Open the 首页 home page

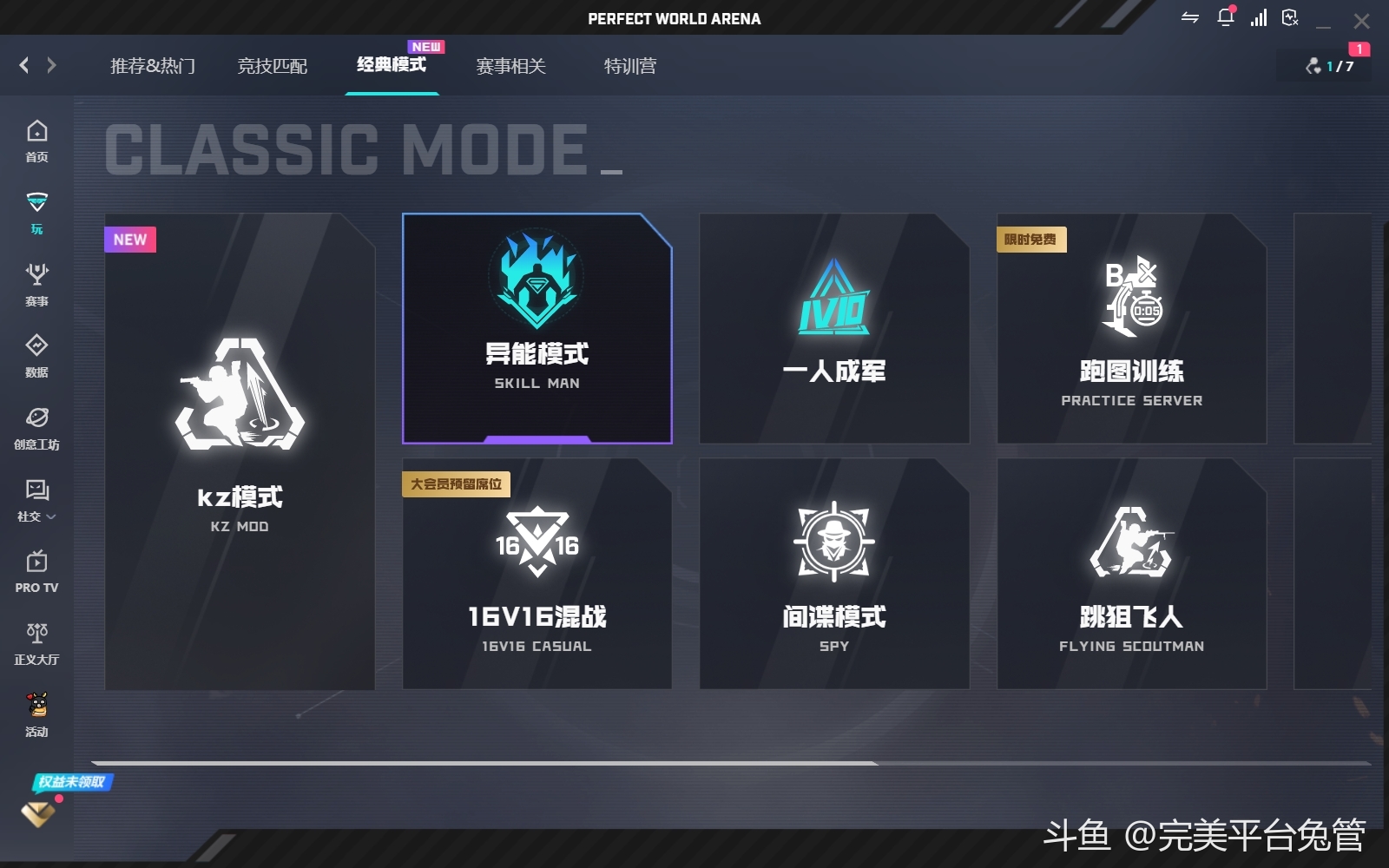pos(36,141)
